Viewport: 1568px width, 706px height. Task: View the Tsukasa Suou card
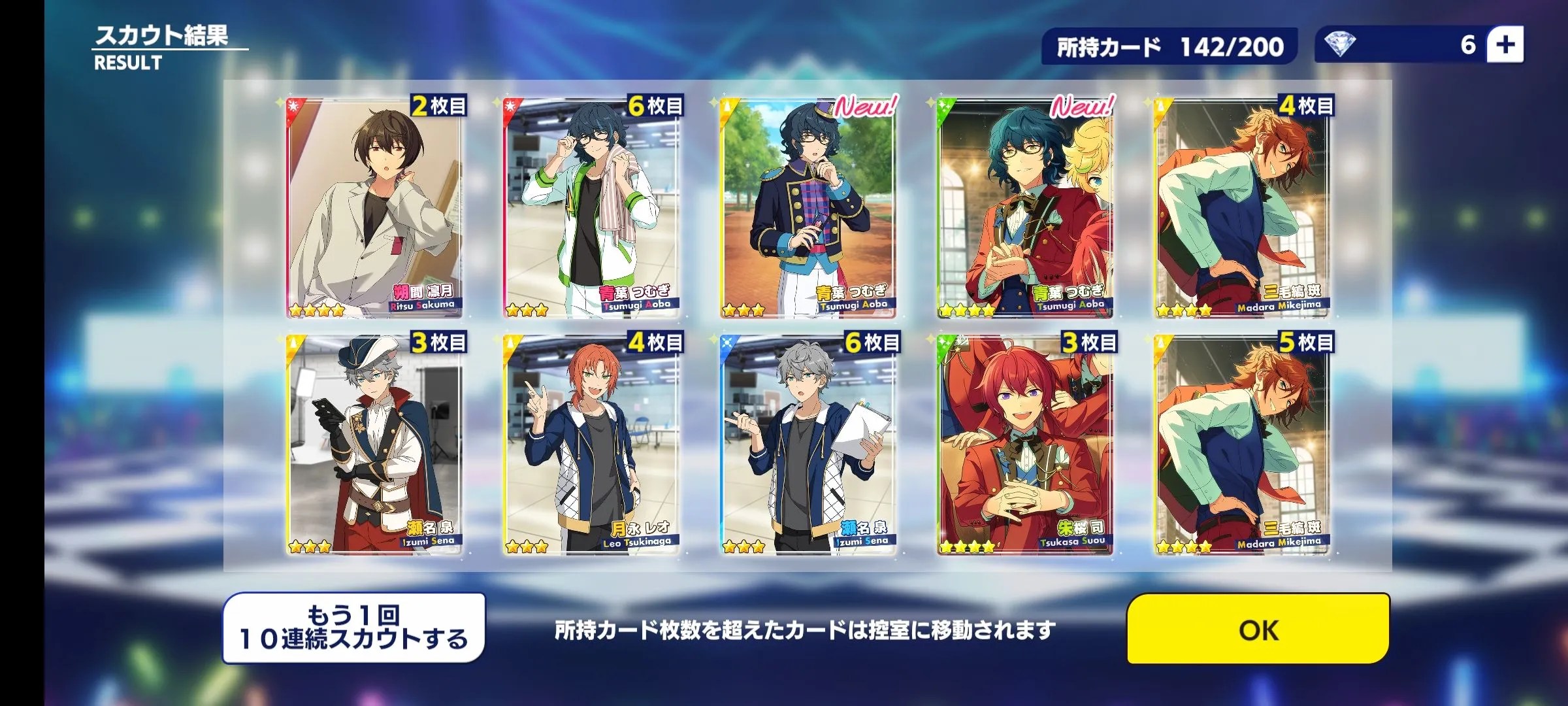point(1025,446)
